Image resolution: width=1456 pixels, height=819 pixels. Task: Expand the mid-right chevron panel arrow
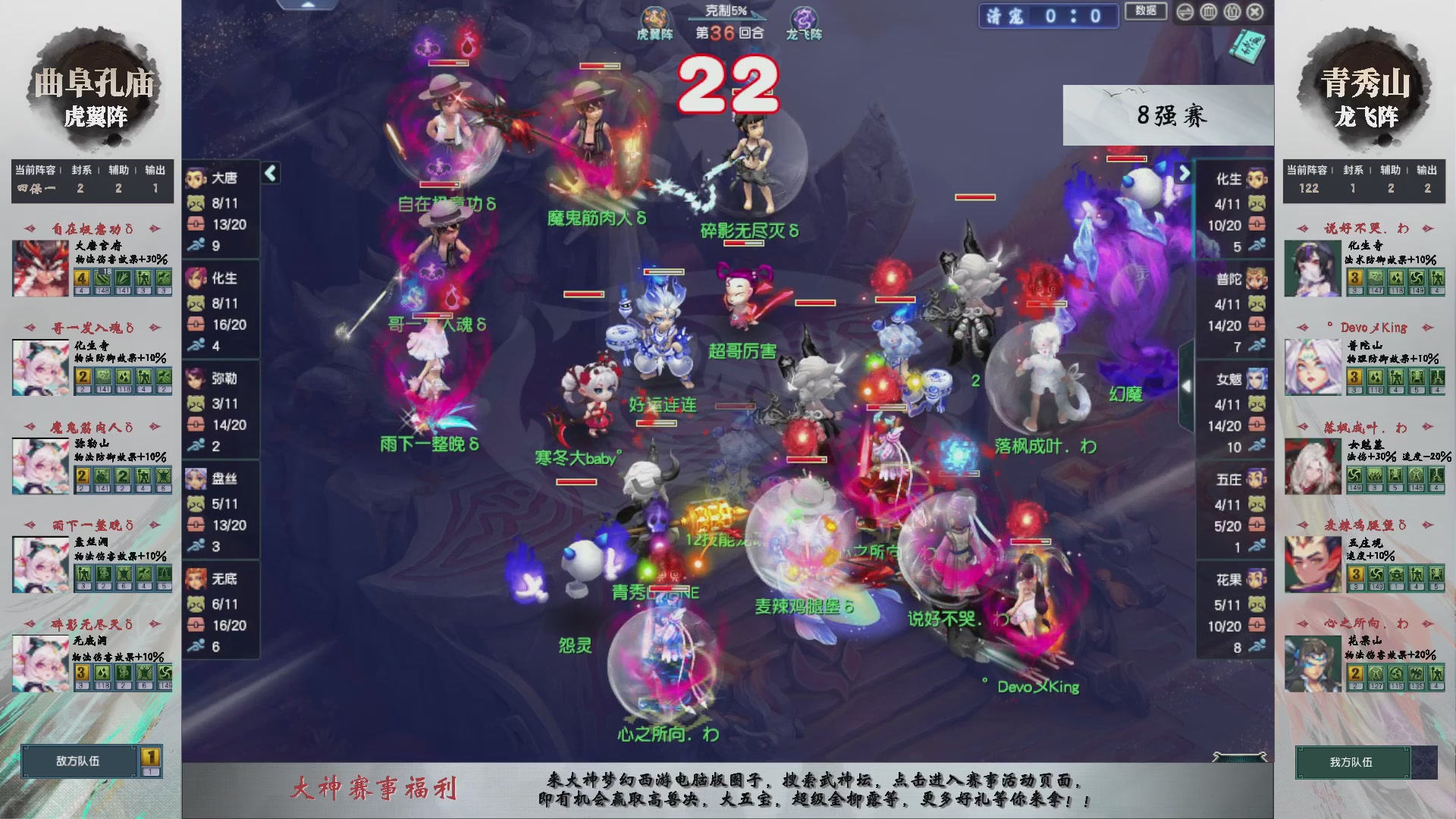pos(1188,384)
